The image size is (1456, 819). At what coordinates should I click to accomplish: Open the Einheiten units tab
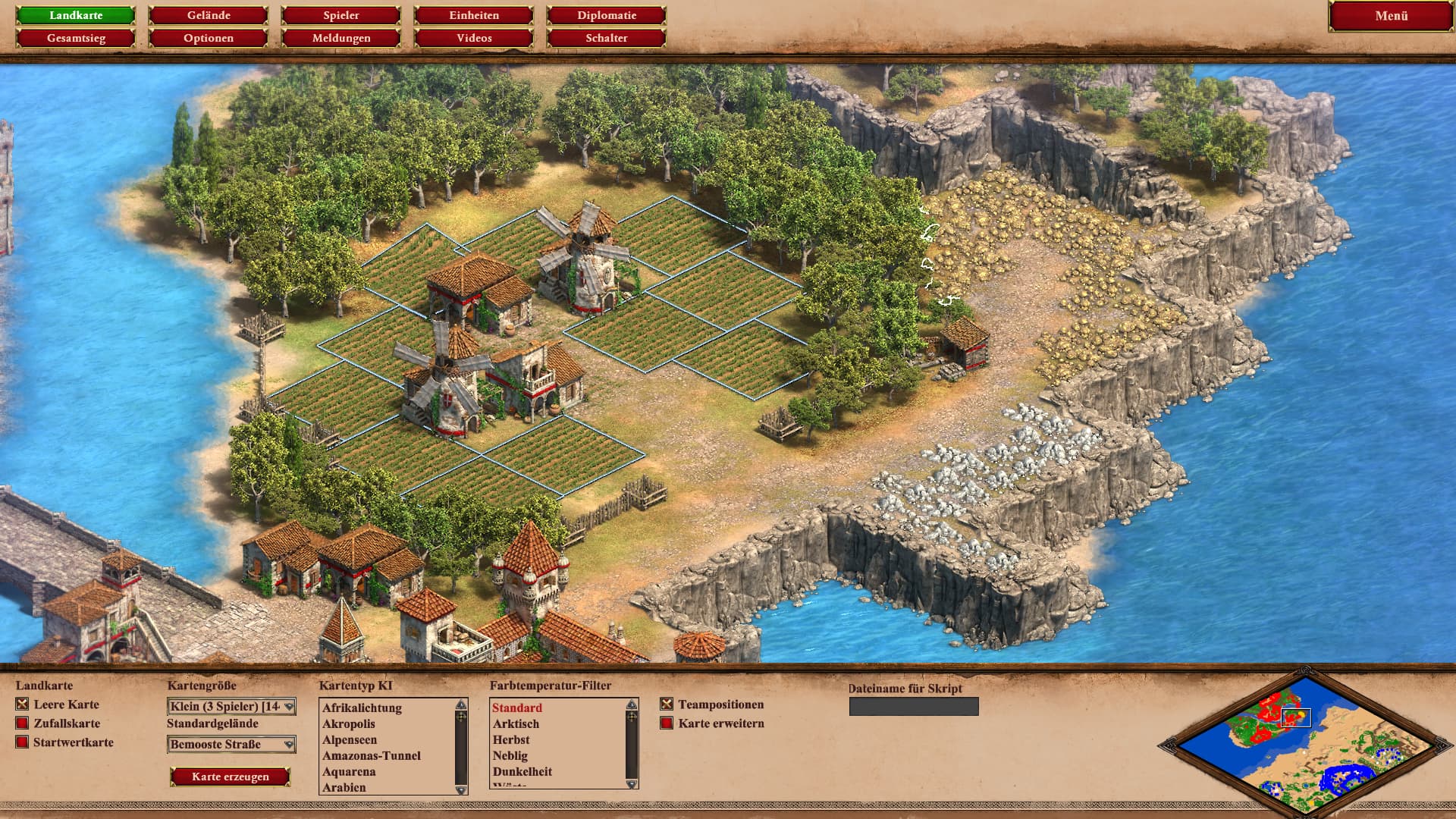[x=474, y=15]
